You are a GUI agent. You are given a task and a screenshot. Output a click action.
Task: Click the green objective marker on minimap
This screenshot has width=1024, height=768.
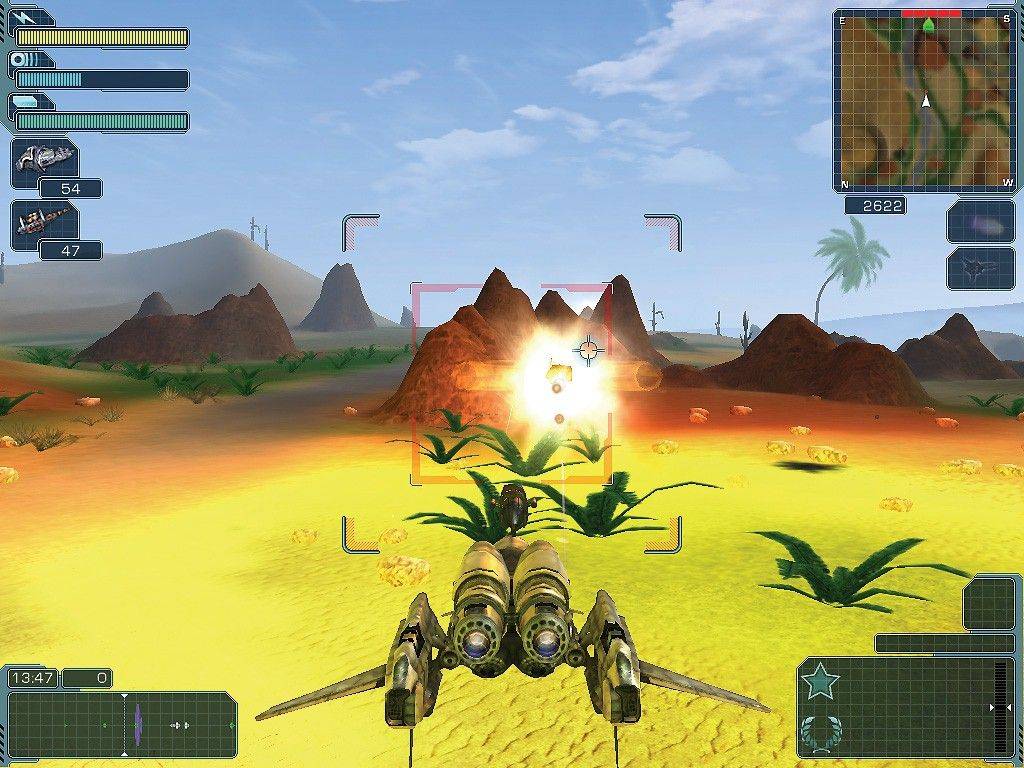[929, 24]
